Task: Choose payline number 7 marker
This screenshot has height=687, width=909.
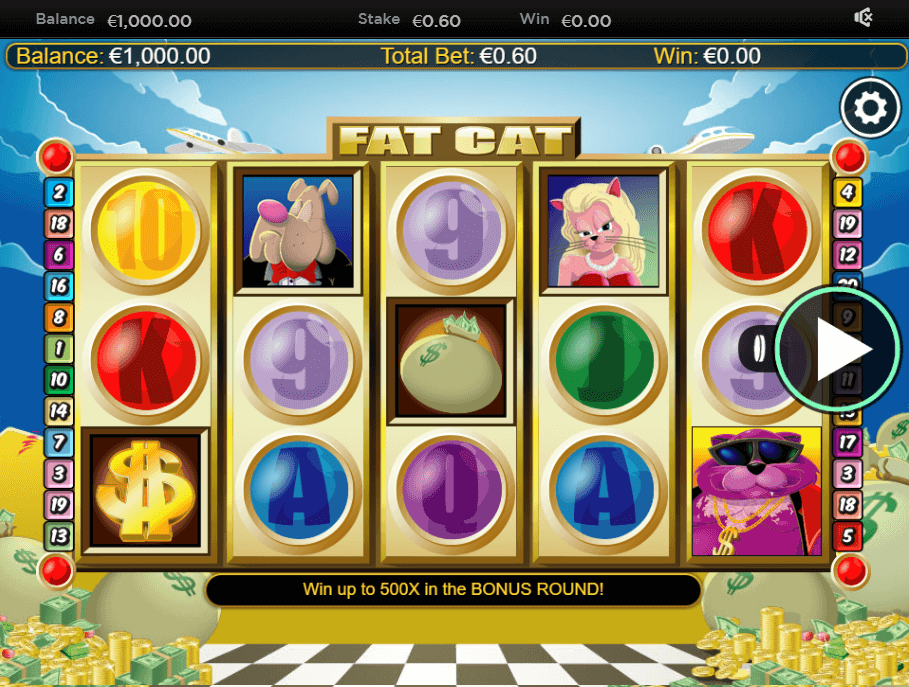Action: pos(58,442)
